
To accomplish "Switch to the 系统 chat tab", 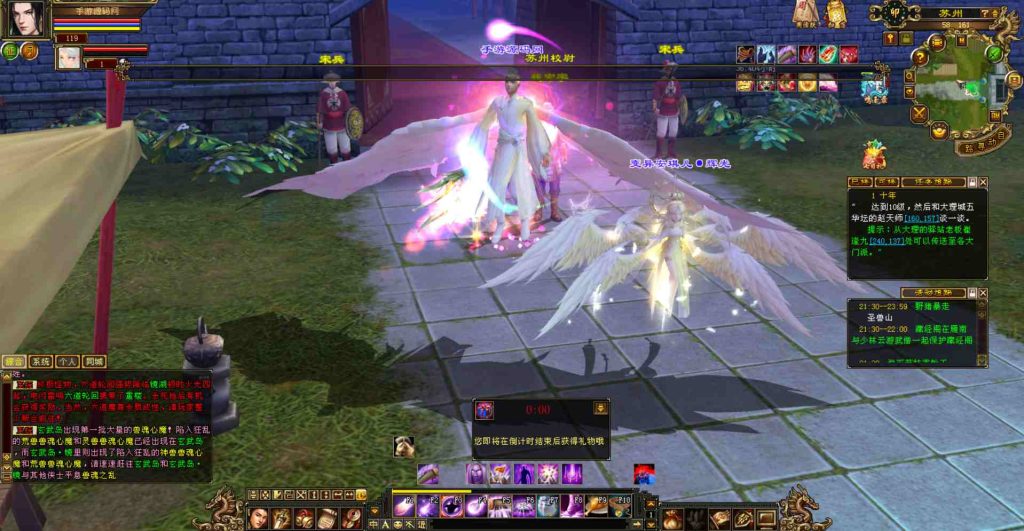I will (x=40, y=361).
